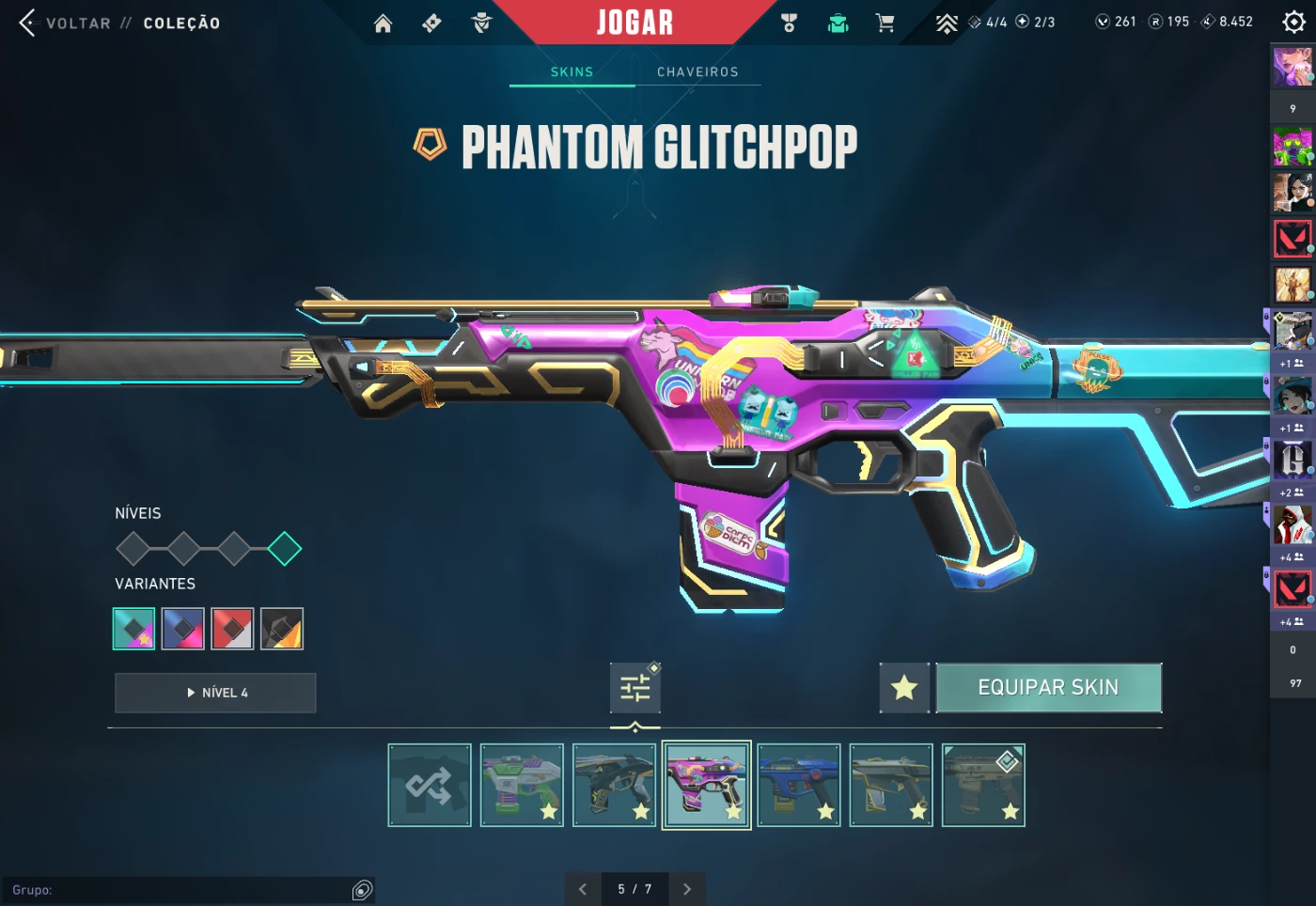The image size is (1316, 906).
Task: Pick the black and gold variant swatch
Action: click(x=282, y=629)
